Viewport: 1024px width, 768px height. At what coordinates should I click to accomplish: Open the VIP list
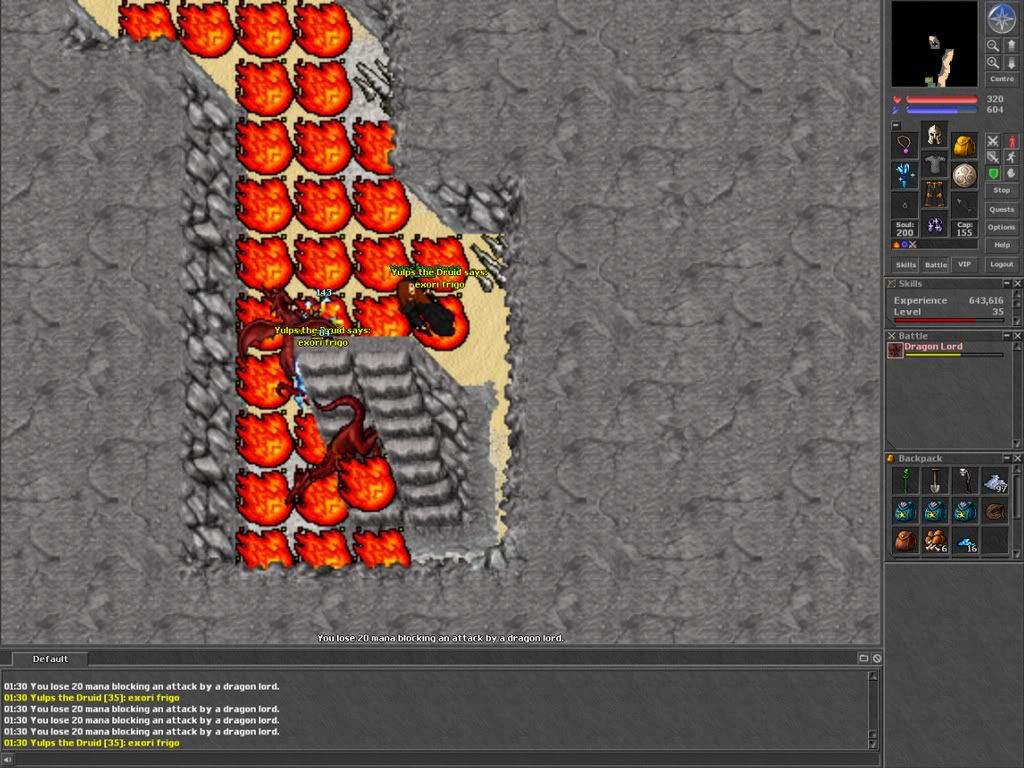click(964, 264)
